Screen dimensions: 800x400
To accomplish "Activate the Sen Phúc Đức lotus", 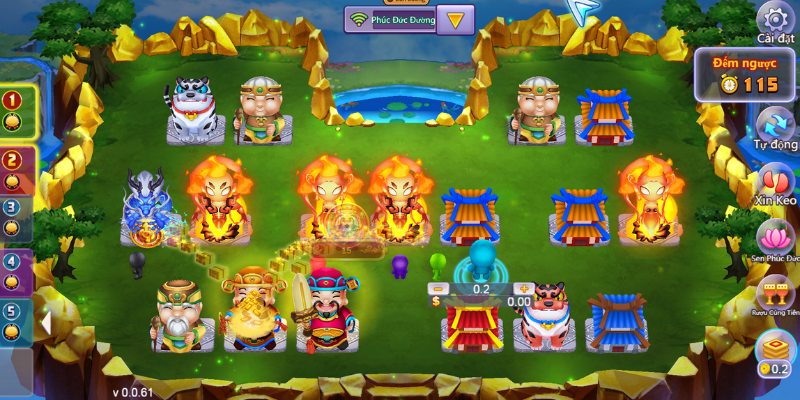I will tap(776, 240).
